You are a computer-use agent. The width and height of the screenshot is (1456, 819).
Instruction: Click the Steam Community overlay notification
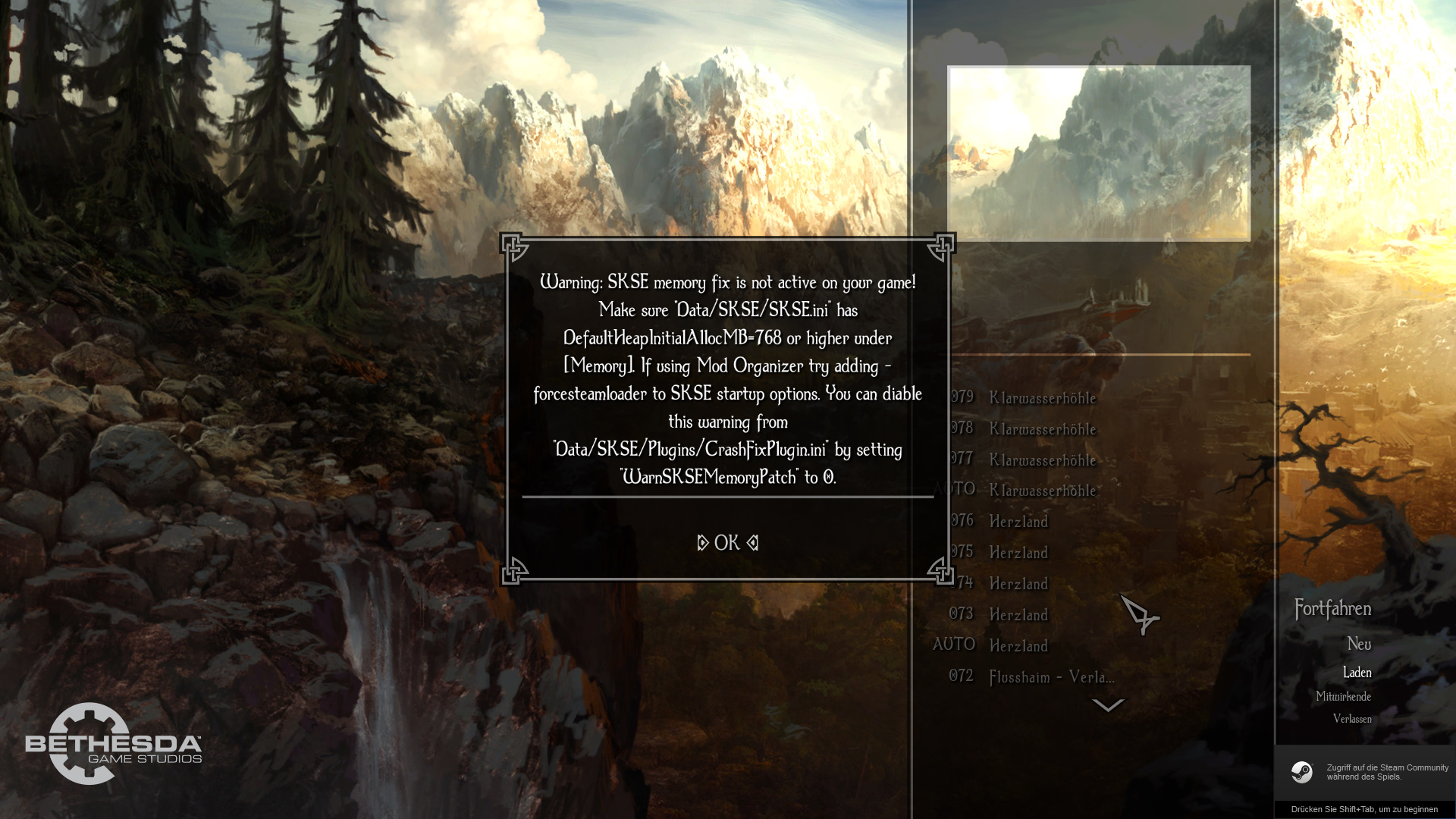(x=1366, y=772)
